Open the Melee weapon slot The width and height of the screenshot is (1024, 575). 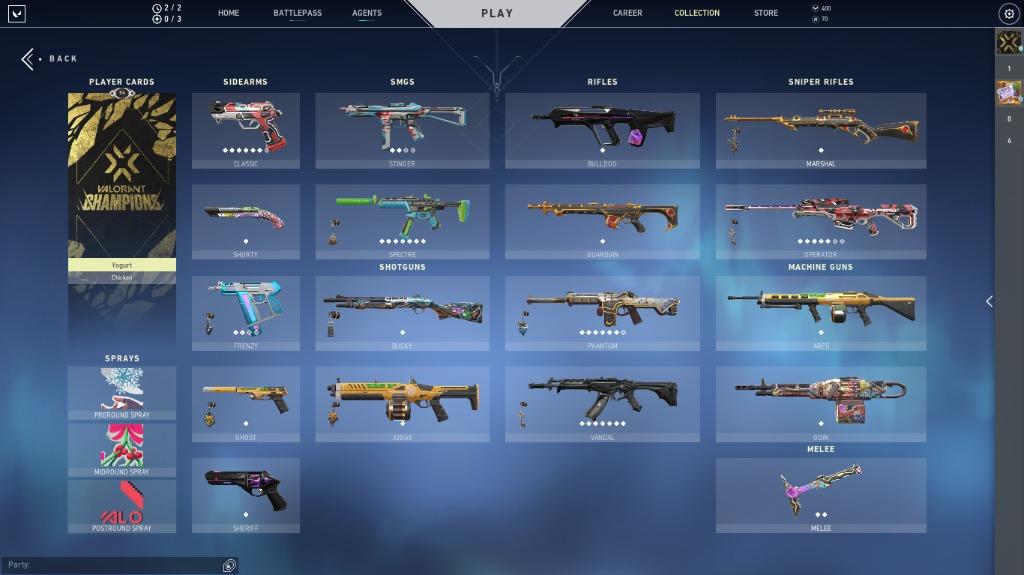pos(820,495)
